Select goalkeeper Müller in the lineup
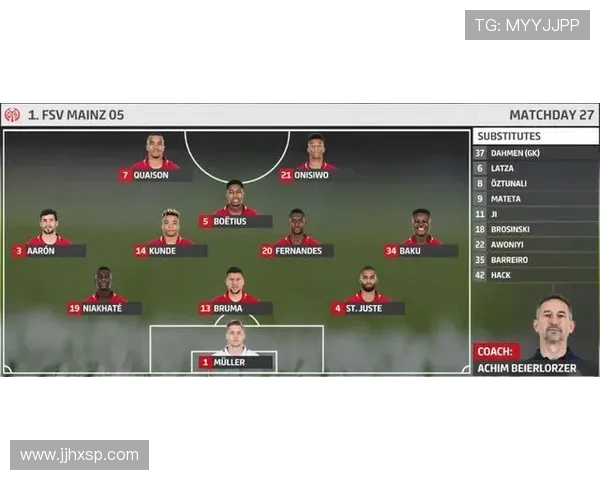 [235, 362]
